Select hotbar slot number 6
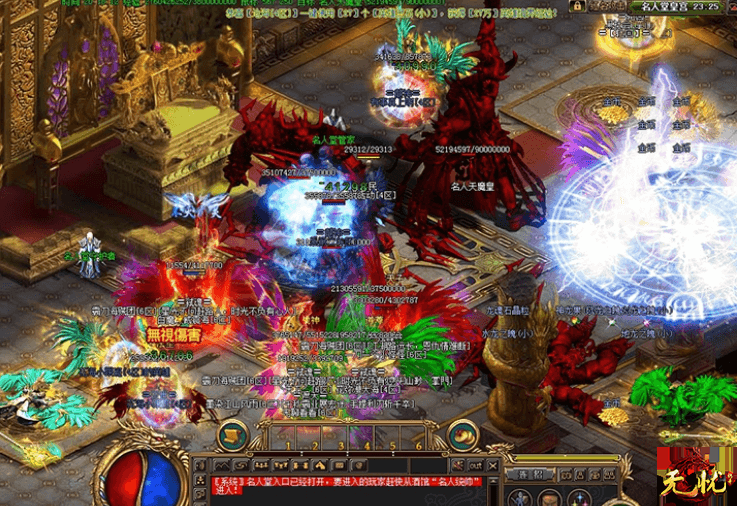This screenshot has width=737, height=506. pyautogui.click(x=419, y=437)
